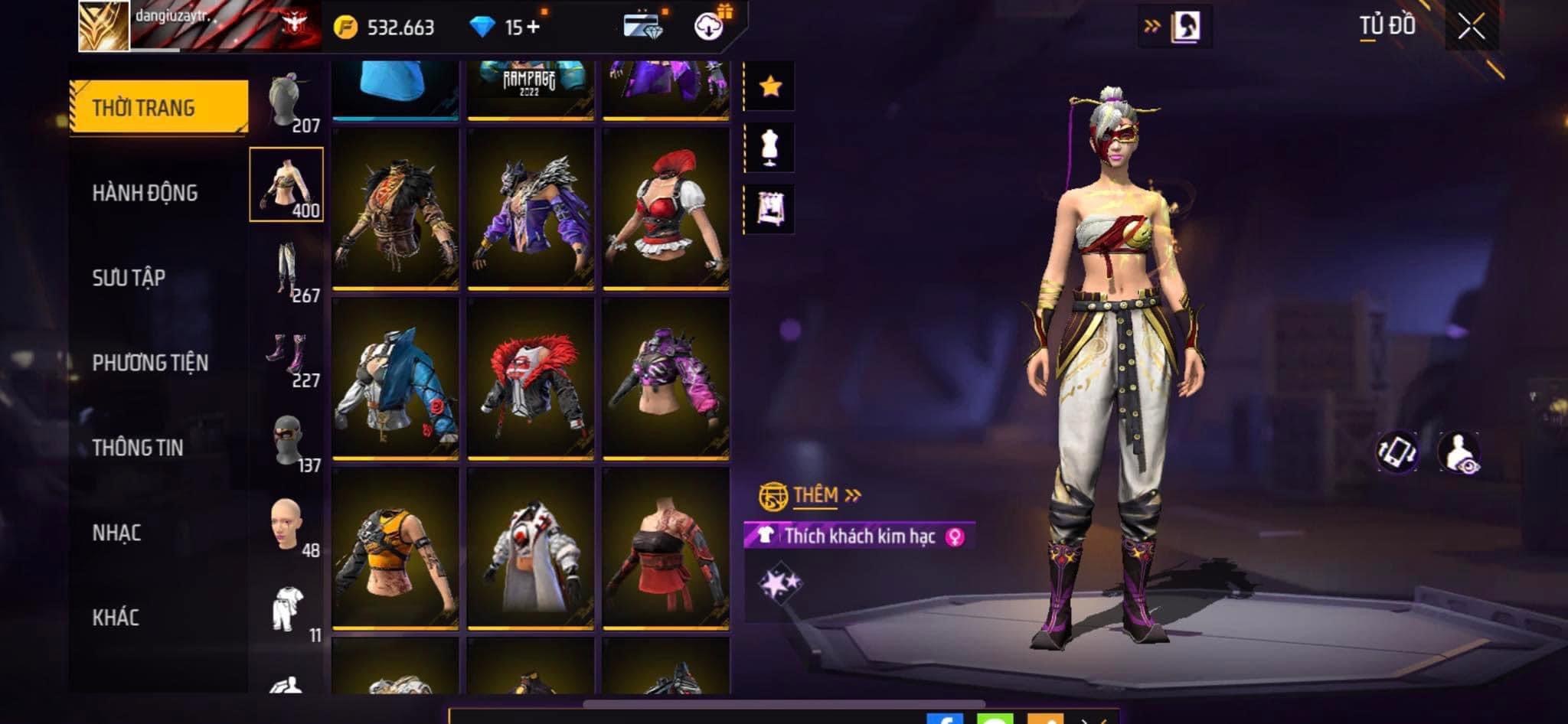Open the HÀNH ĐỘNG category
This screenshot has width=1568, height=724.
tap(145, 193)
